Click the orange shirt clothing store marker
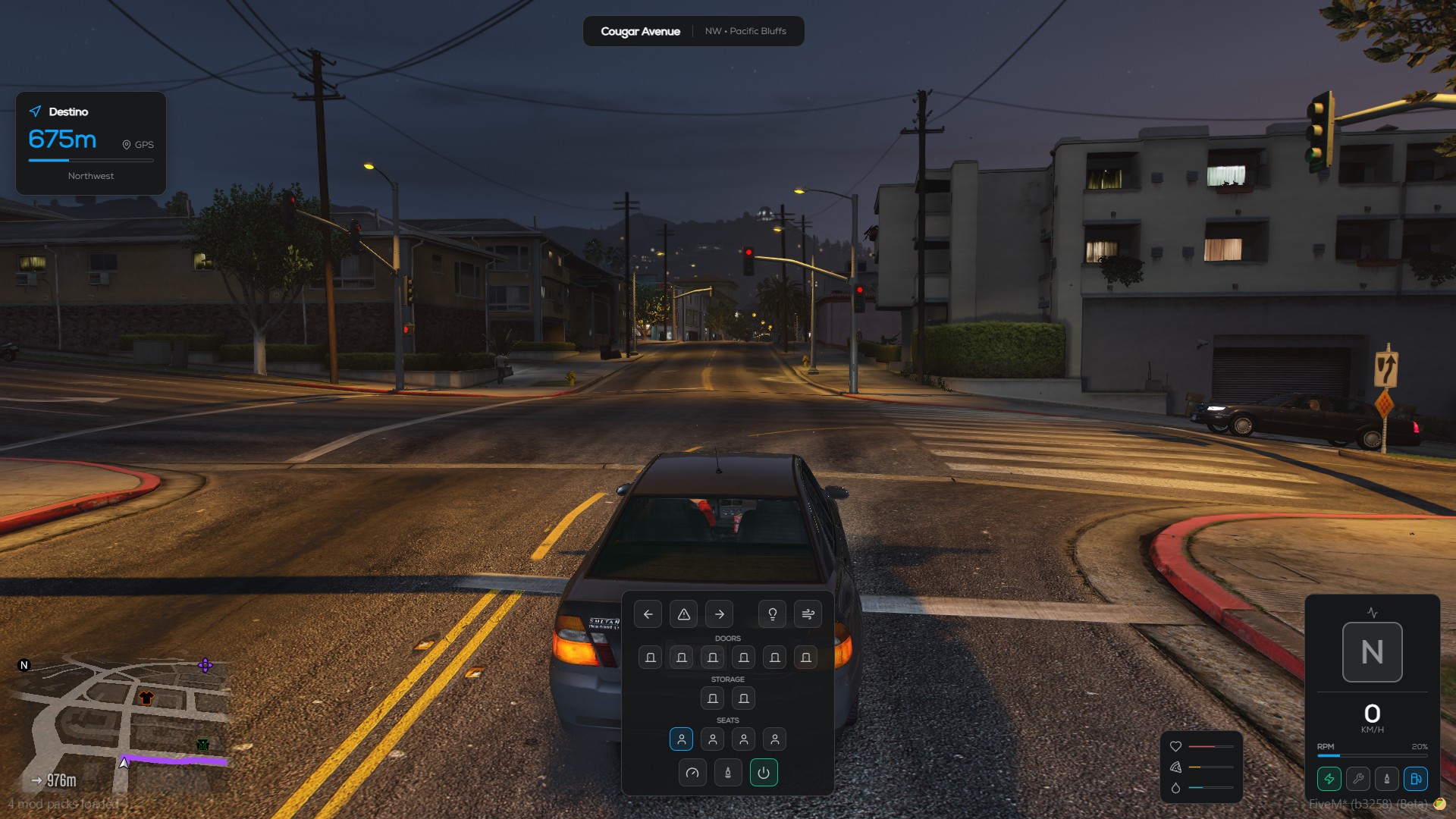This screenshot has height=819, width=1456. click(x=146, y=698)
